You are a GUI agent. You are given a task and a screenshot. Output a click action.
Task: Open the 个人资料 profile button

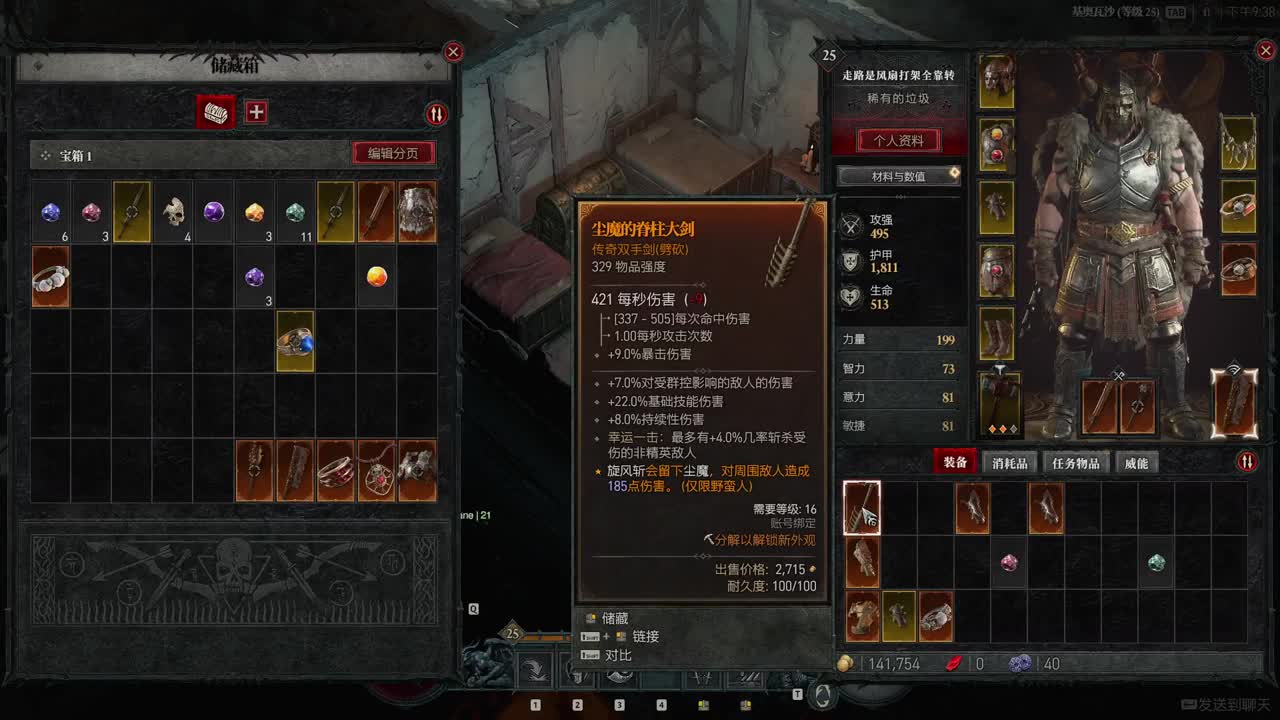click(x=897, y=141)
